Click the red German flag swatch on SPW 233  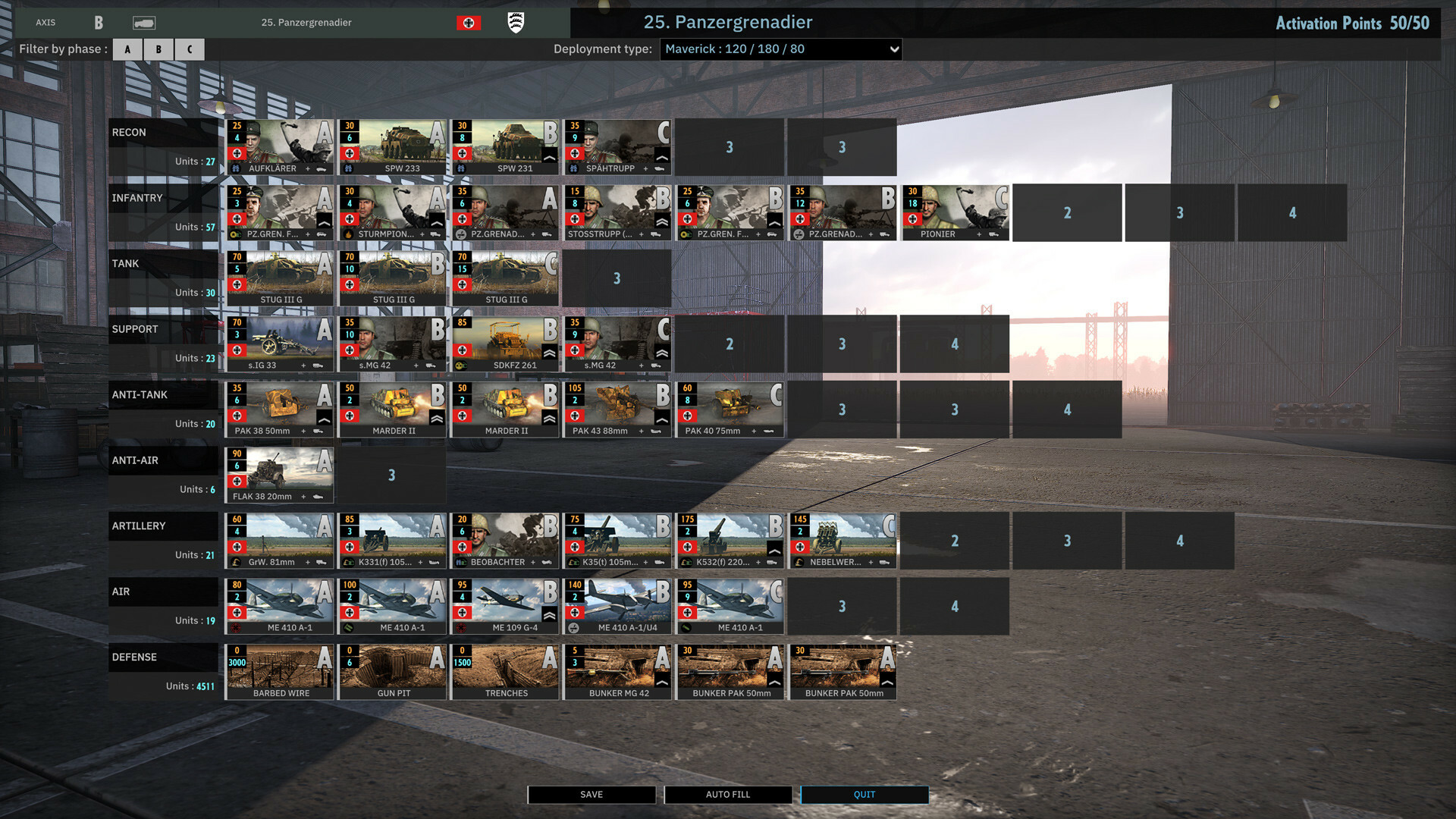tap(349, 152)
